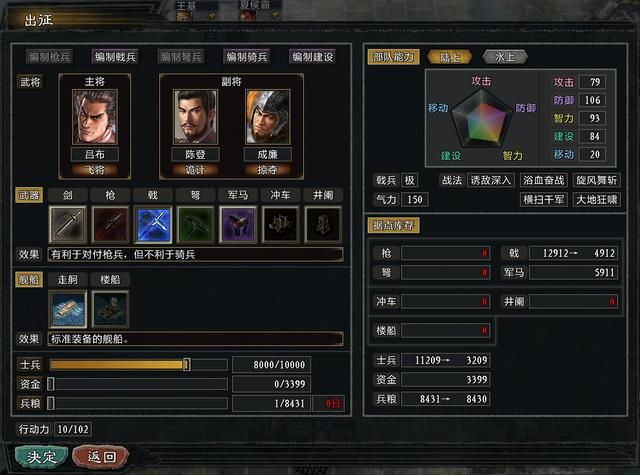Image resolution: width=640 pixels, height=475 pixels.
Task: Click the 编制建设 button
Action: tap(312, 57)
